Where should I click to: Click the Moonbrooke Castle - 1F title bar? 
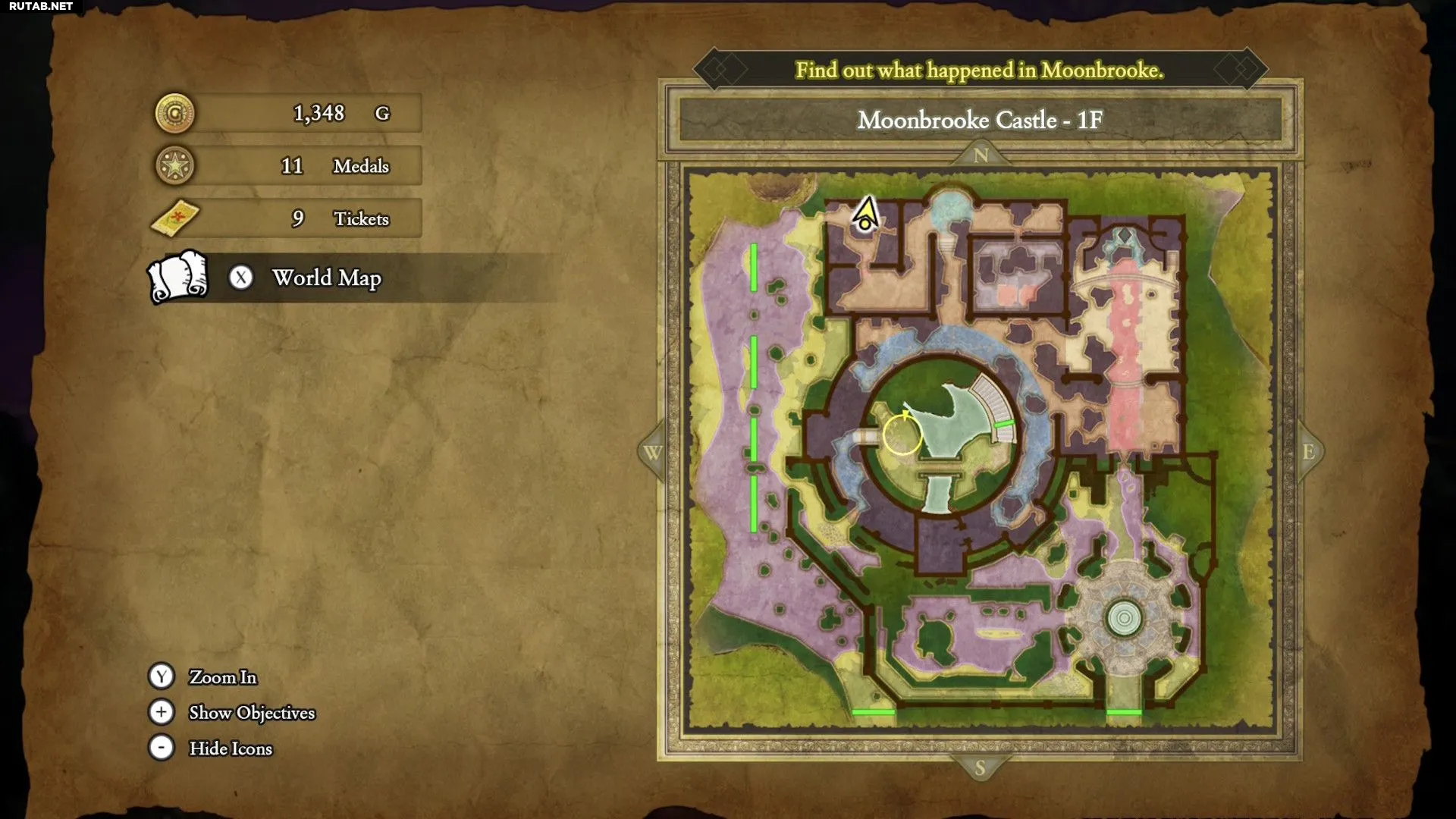click(980, 120)
